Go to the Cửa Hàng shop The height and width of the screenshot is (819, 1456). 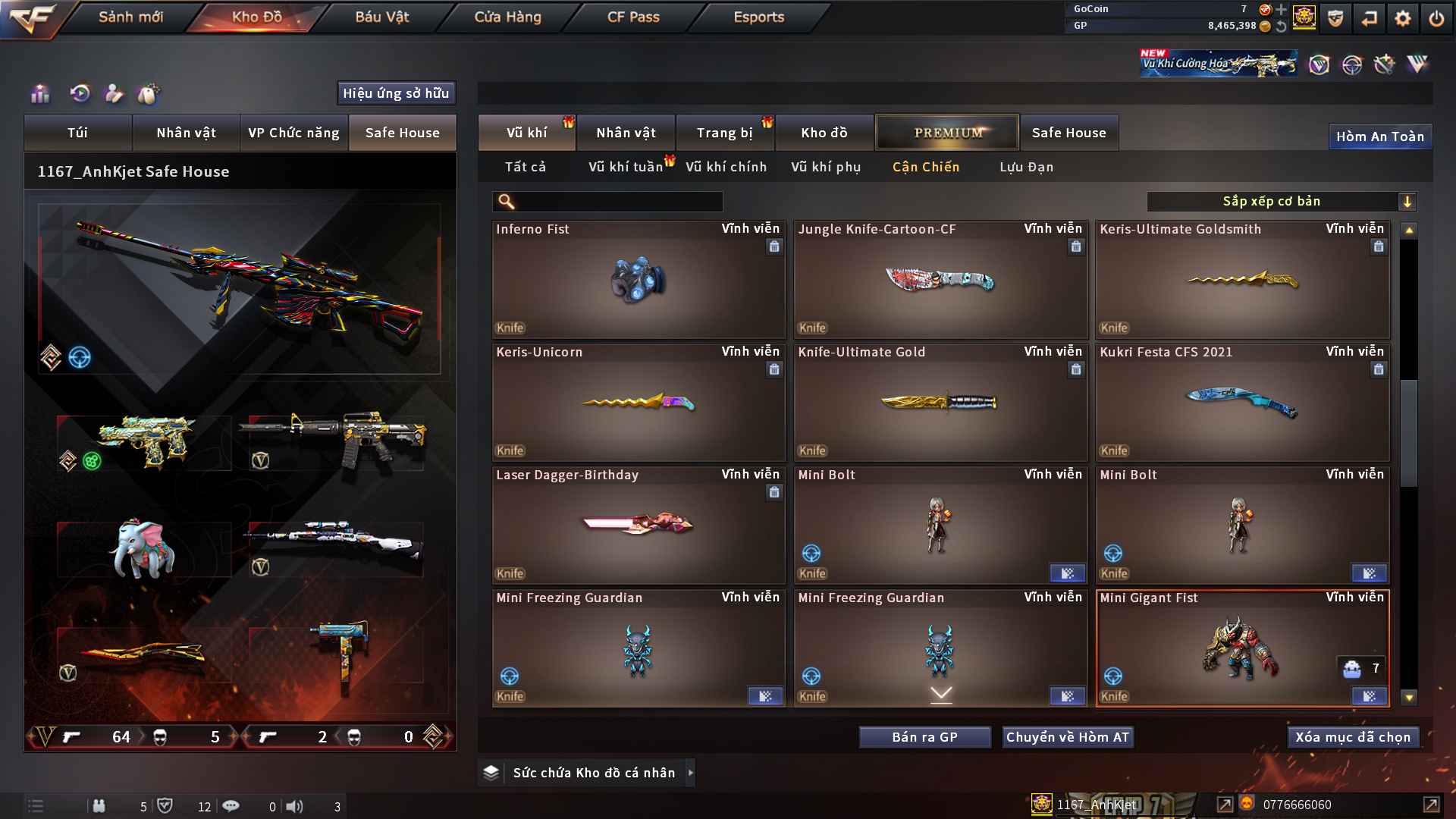(507, 17)
